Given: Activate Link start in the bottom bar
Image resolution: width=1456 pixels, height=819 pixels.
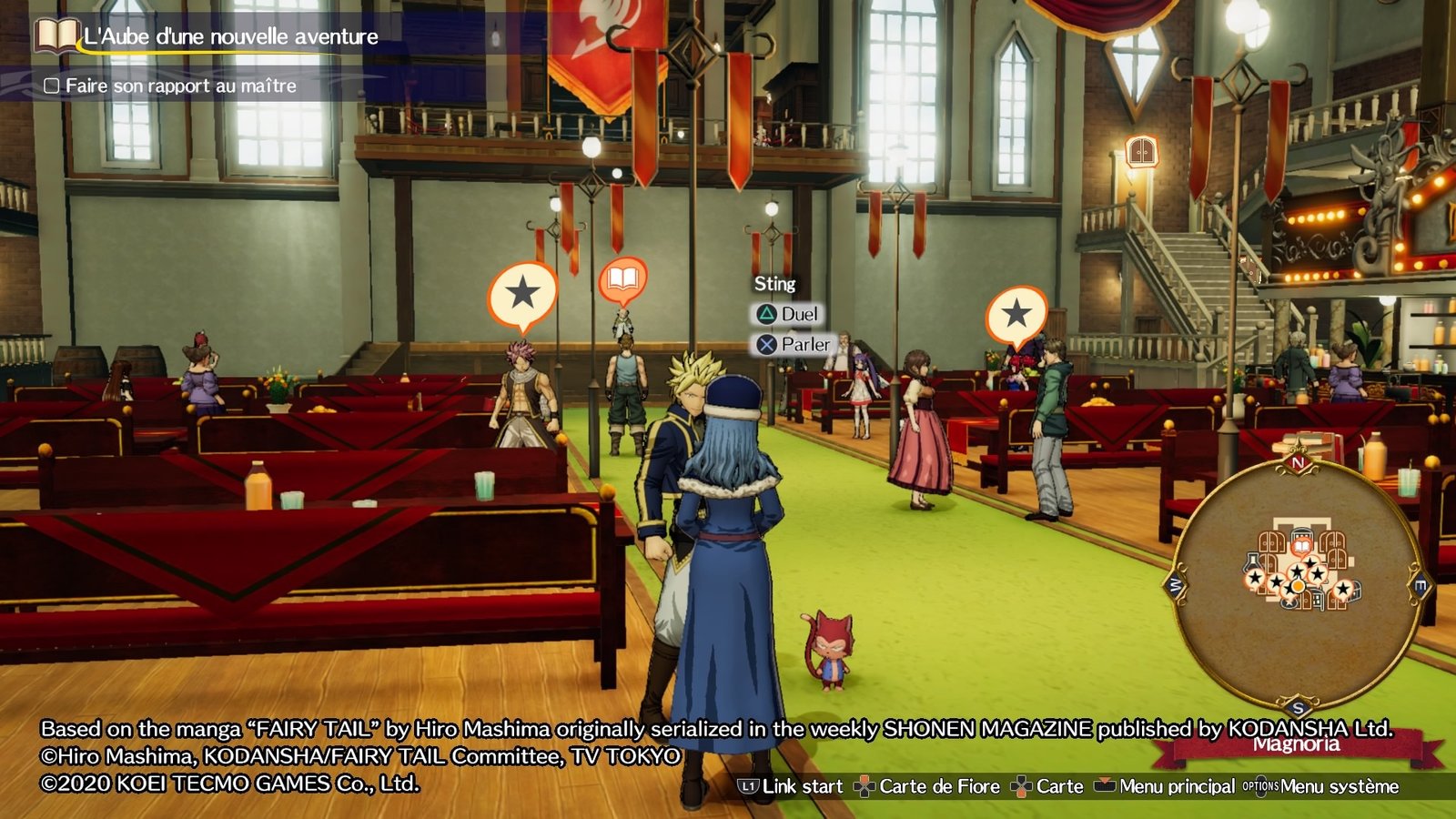Looking at the screenshot, I should coord(790,786).
